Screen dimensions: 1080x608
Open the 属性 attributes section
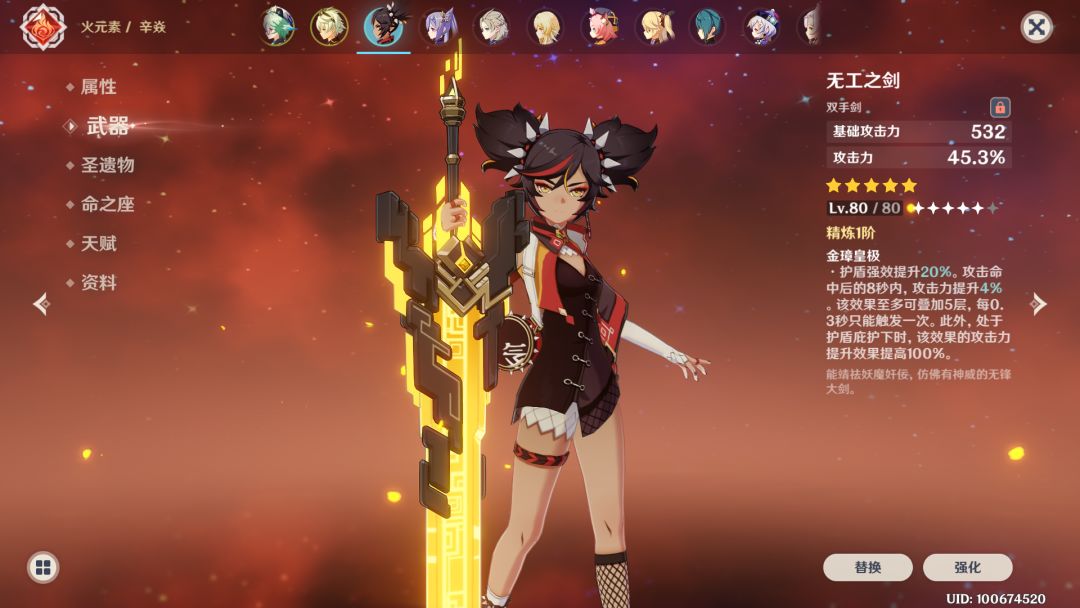point(98,87)
